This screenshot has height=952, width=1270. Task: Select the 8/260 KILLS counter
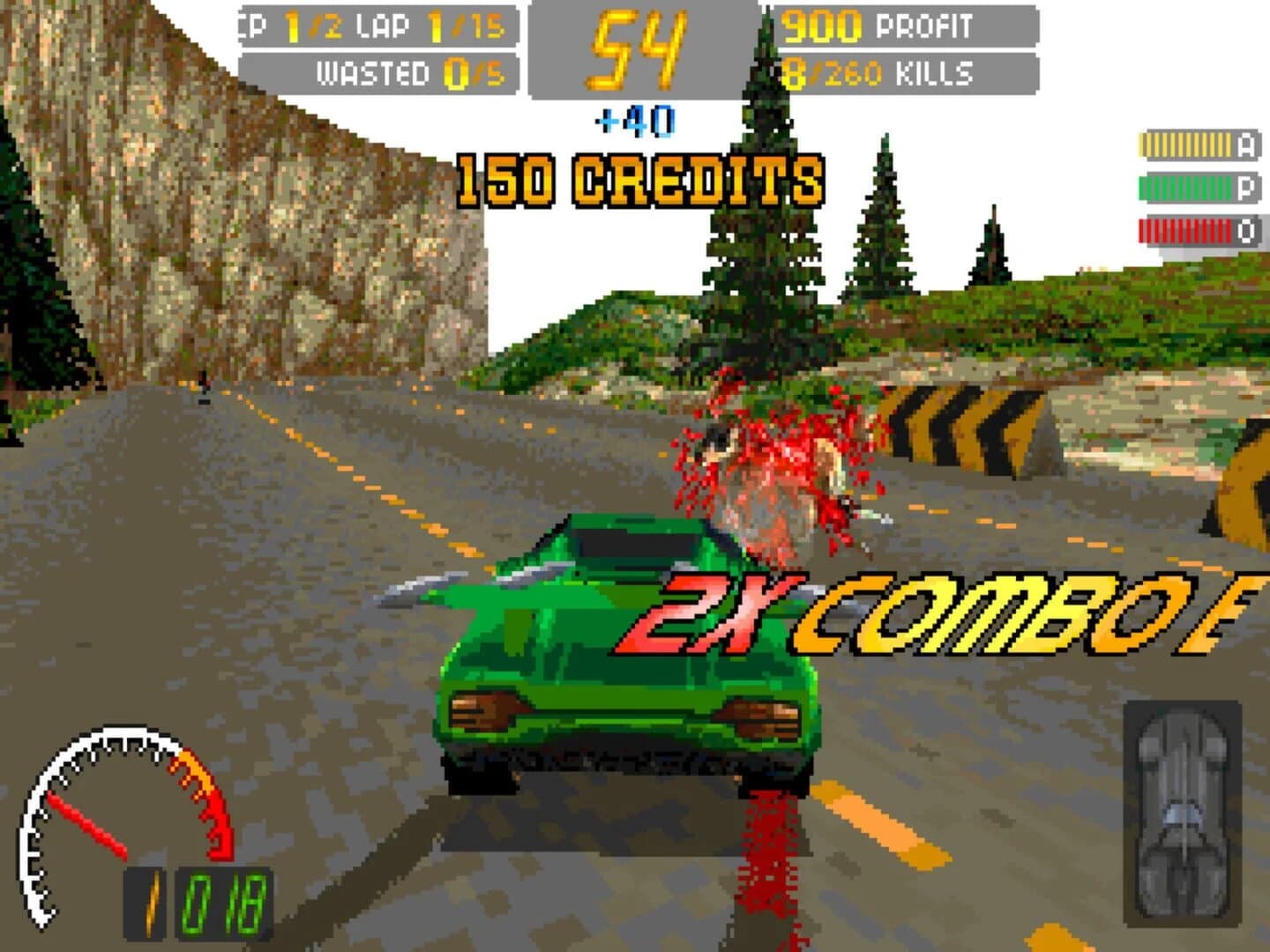pos(873,71)
